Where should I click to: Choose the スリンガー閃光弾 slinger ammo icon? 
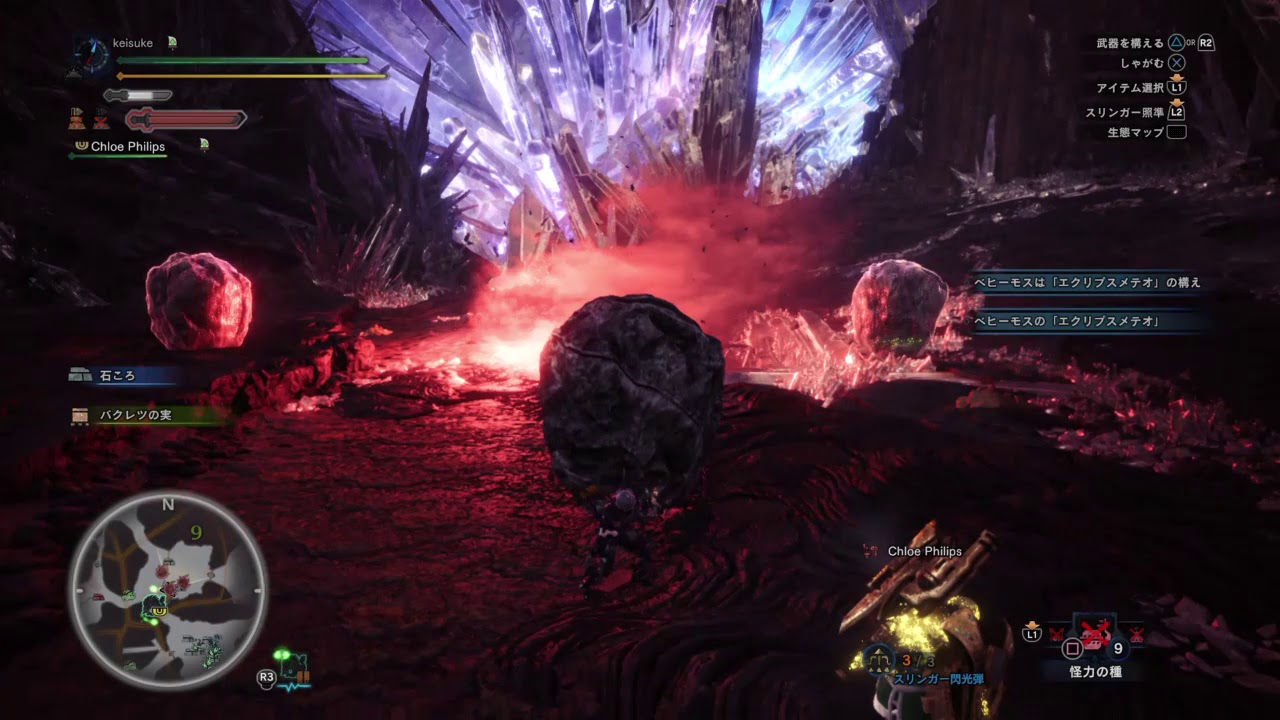(881, 658)
